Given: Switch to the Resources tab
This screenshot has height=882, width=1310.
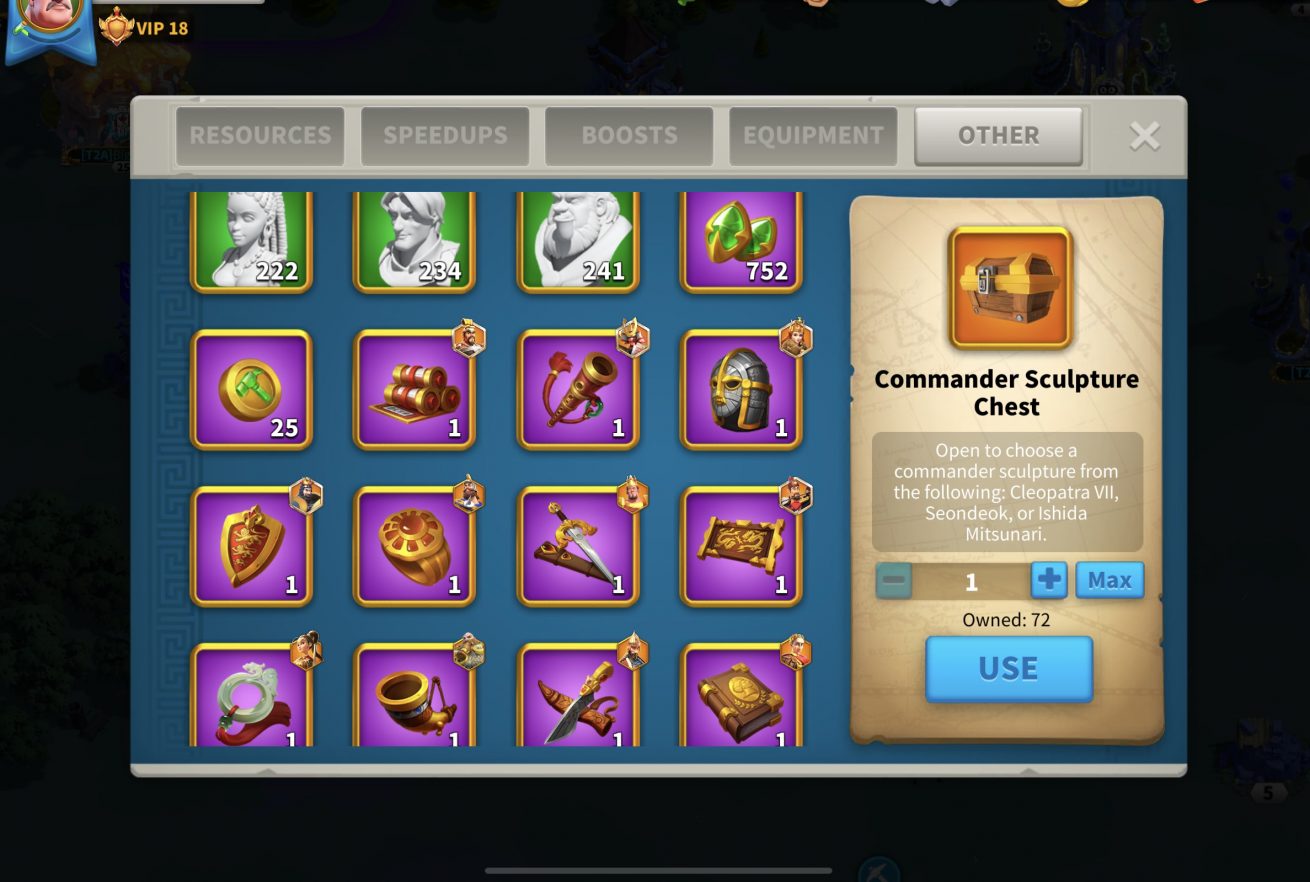Looking at the screenshot, I should coord(260,136).
